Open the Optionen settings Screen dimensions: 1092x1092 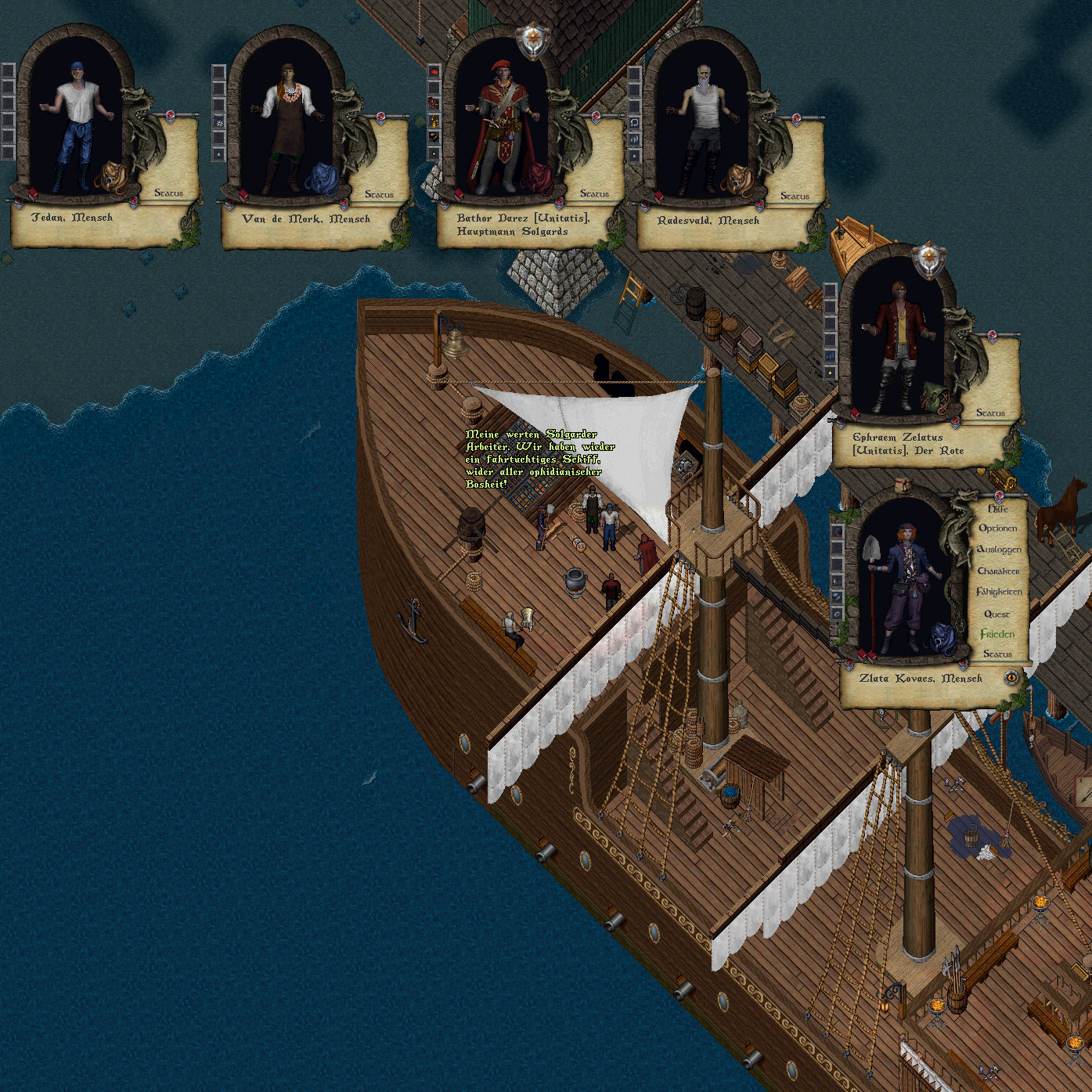997,528
